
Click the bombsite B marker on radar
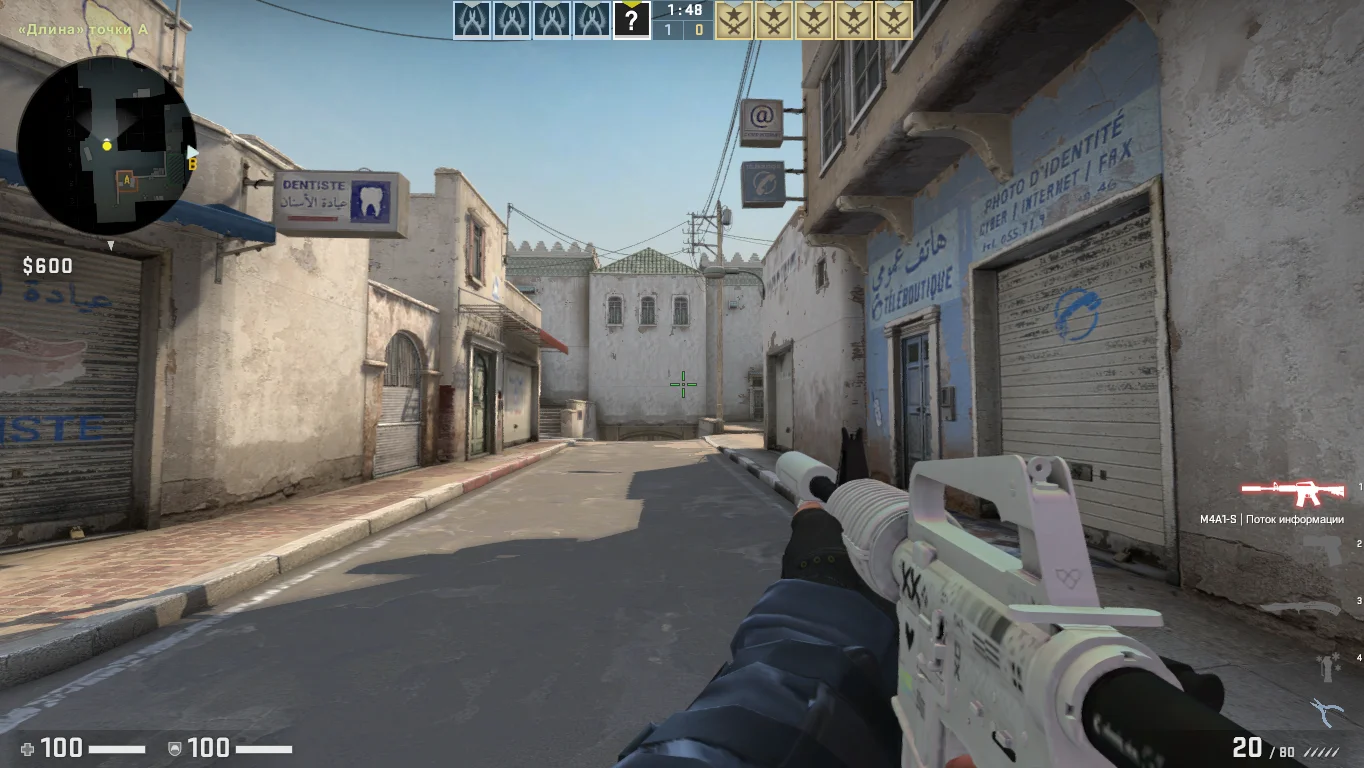[x=192, y=162]
